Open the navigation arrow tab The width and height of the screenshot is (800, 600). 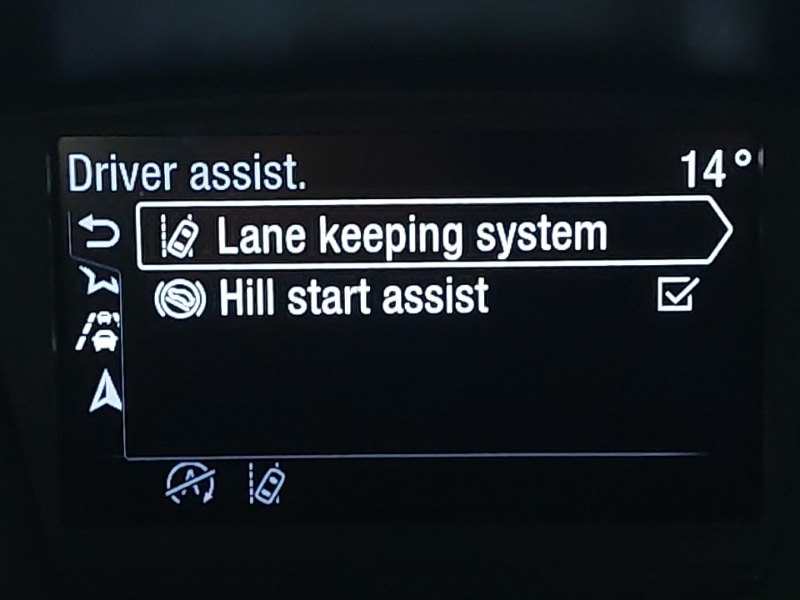tap(104, 394)
